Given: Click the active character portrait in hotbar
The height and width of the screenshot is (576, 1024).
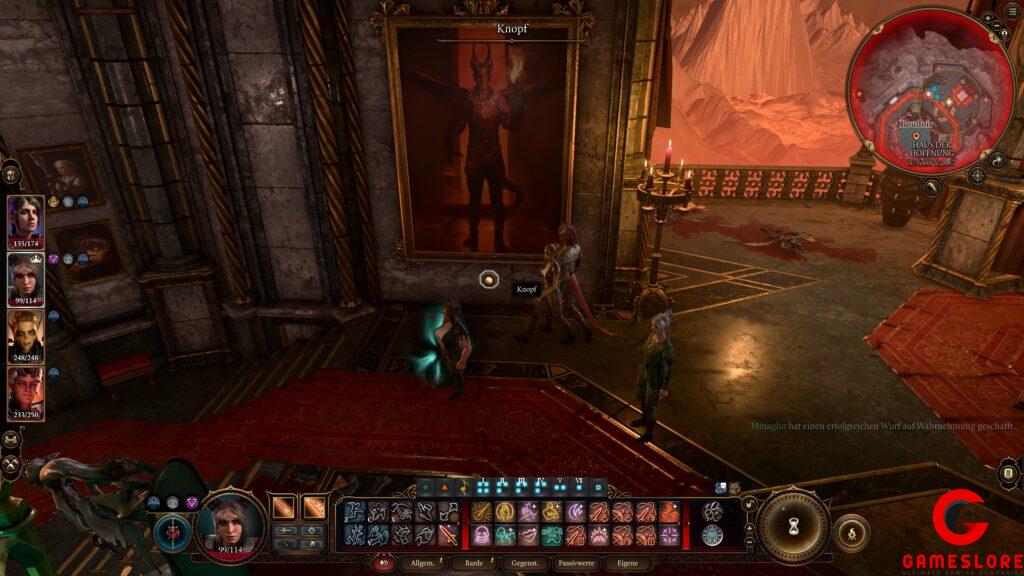Looking at the screenshot, I should [231, 522].
